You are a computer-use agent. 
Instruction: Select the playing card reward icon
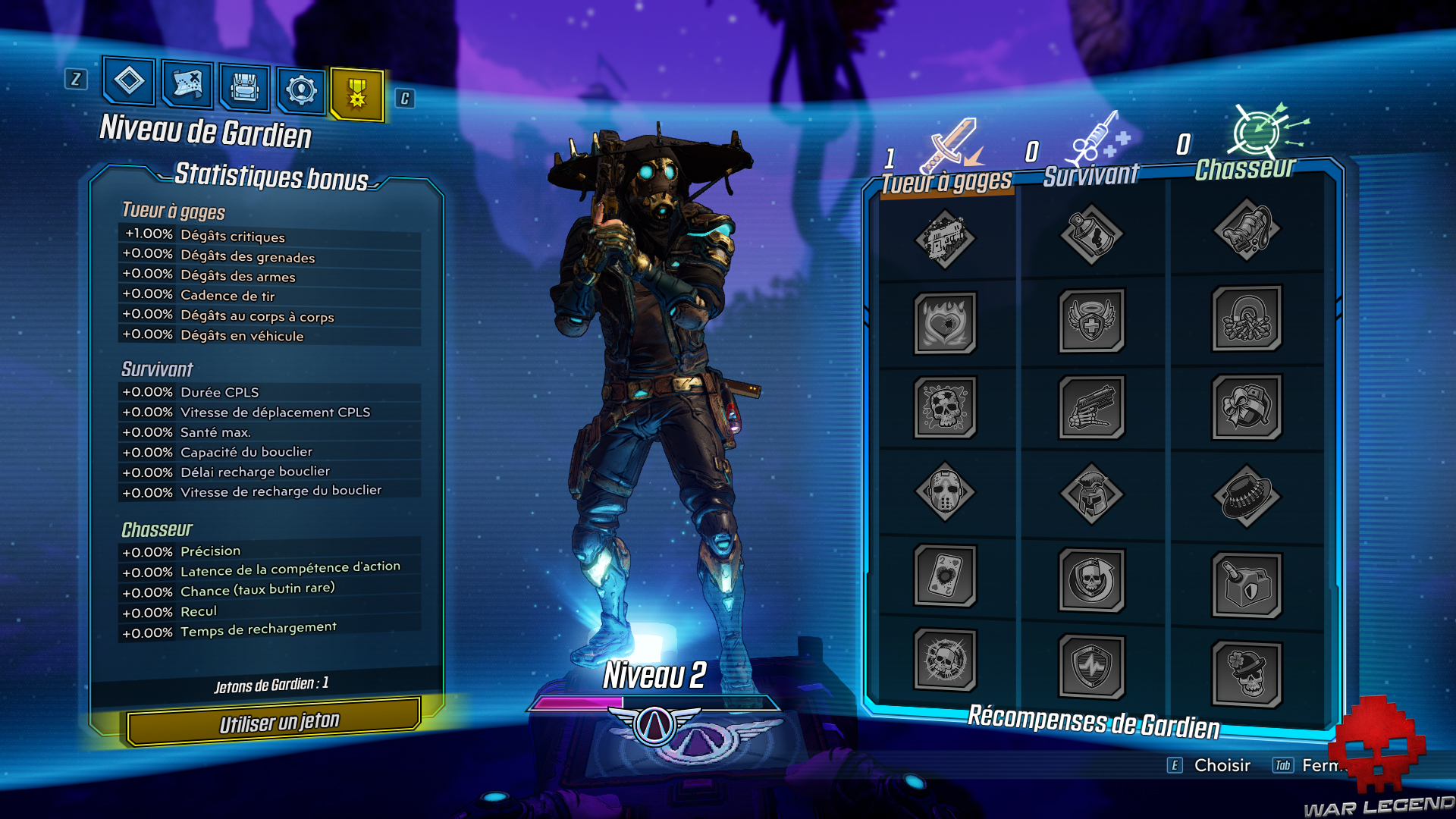click(946, 578)
